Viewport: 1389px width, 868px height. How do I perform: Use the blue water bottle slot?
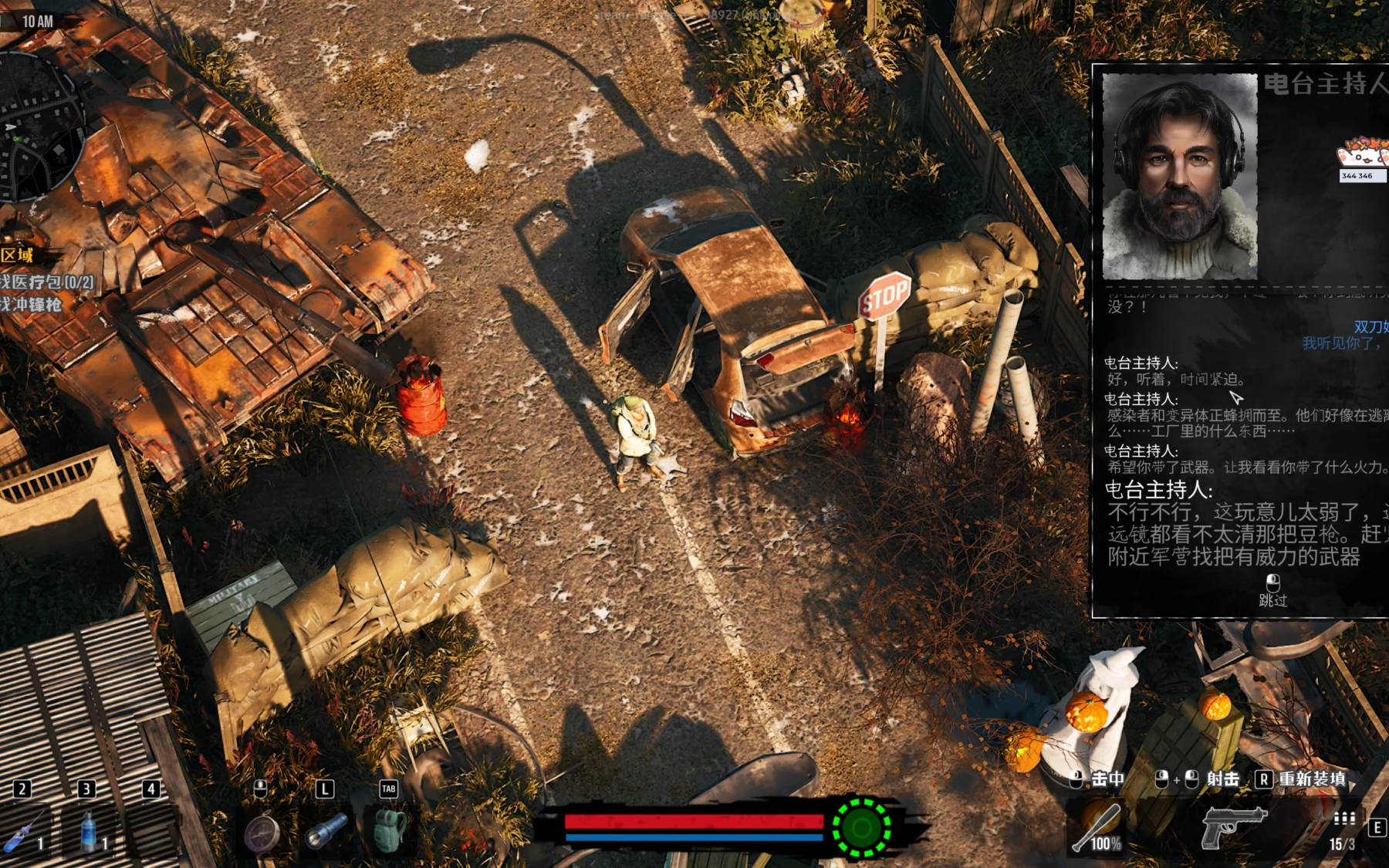coord(87,833)
